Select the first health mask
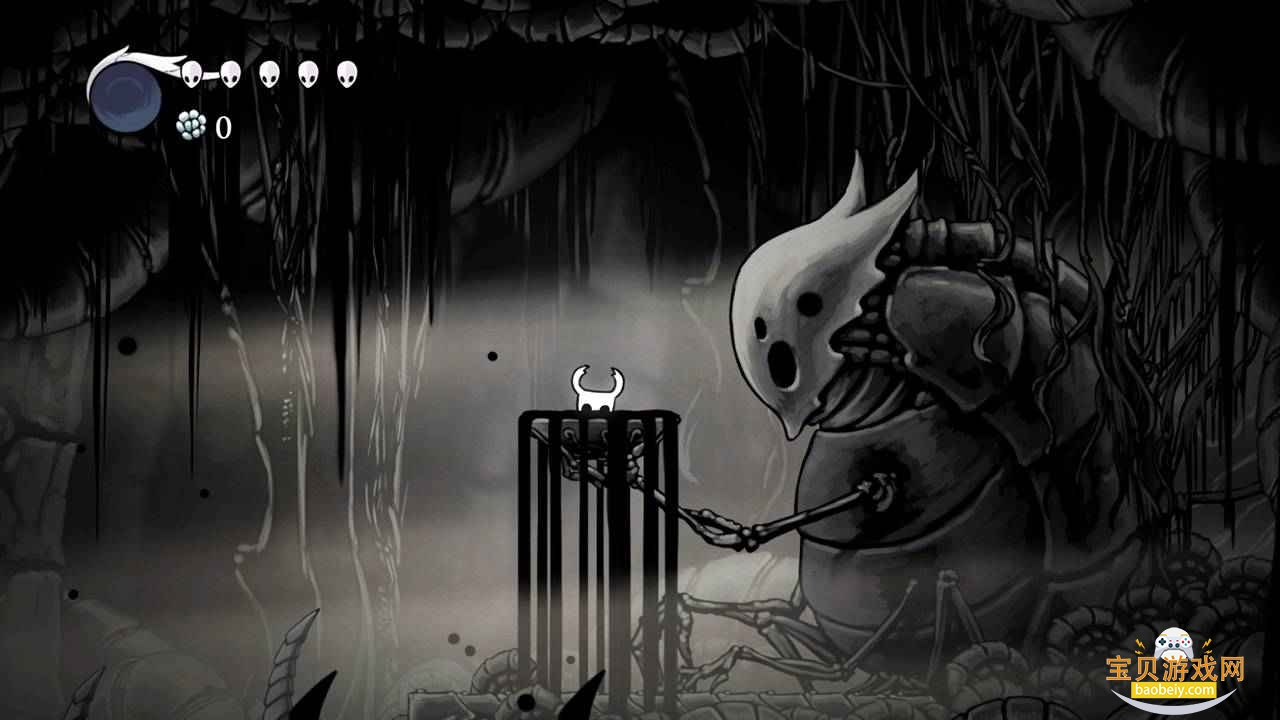 (x=190, y=72)
